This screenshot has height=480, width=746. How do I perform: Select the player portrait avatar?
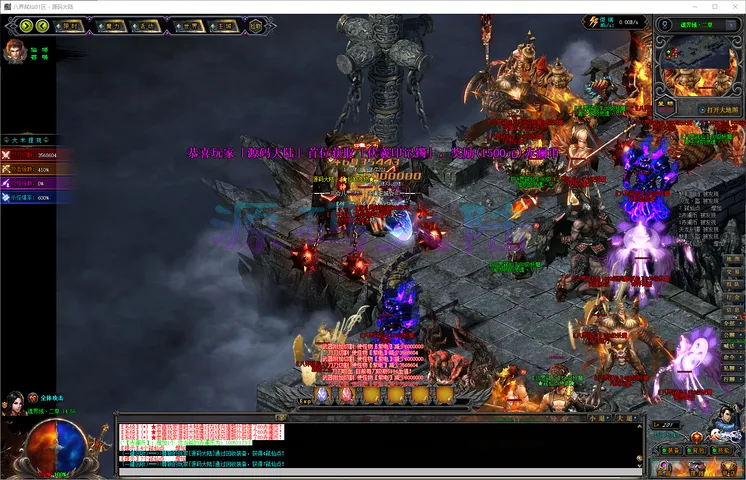15,51
